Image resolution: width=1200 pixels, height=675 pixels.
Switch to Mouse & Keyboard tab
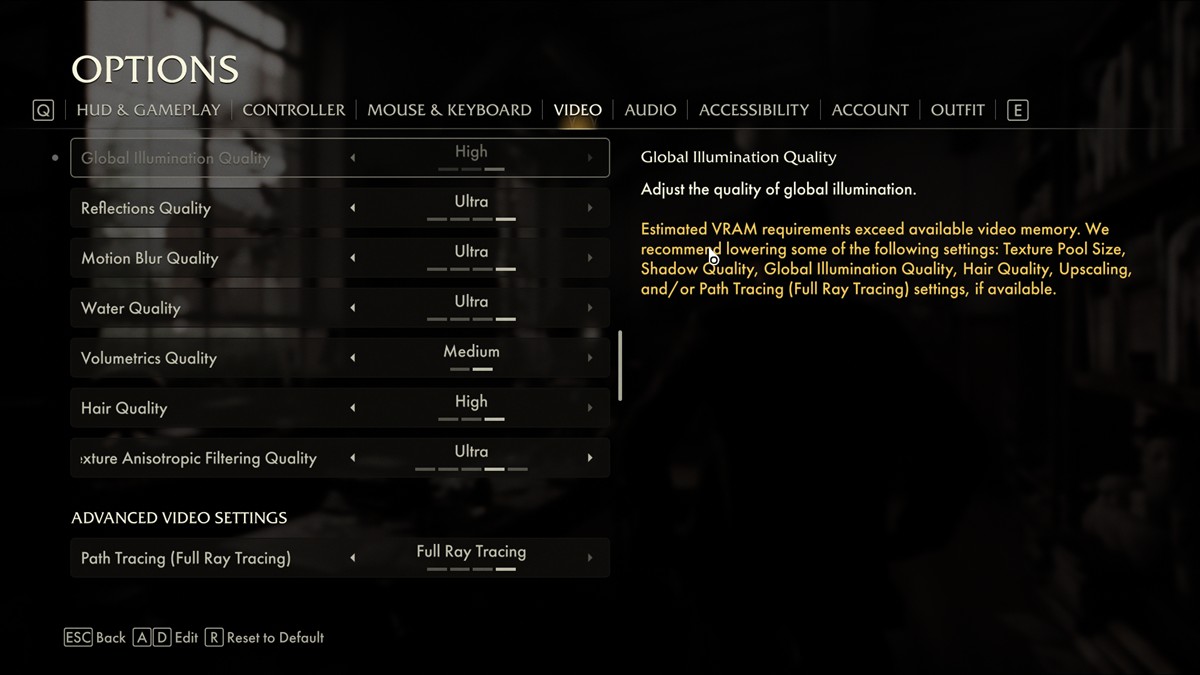click(x=449, y=110)
